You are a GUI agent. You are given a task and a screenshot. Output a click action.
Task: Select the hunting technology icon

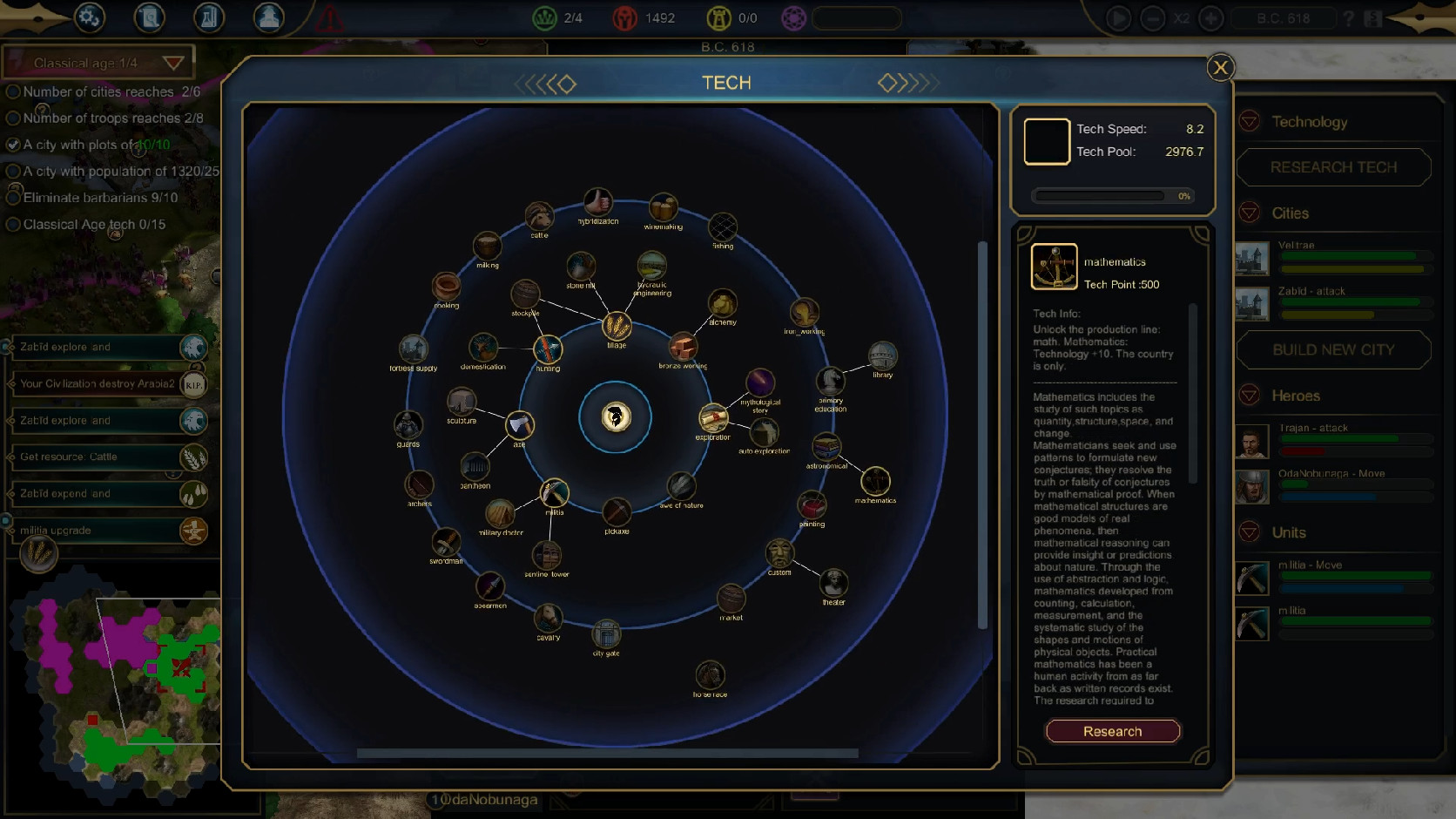click(548, 350)
